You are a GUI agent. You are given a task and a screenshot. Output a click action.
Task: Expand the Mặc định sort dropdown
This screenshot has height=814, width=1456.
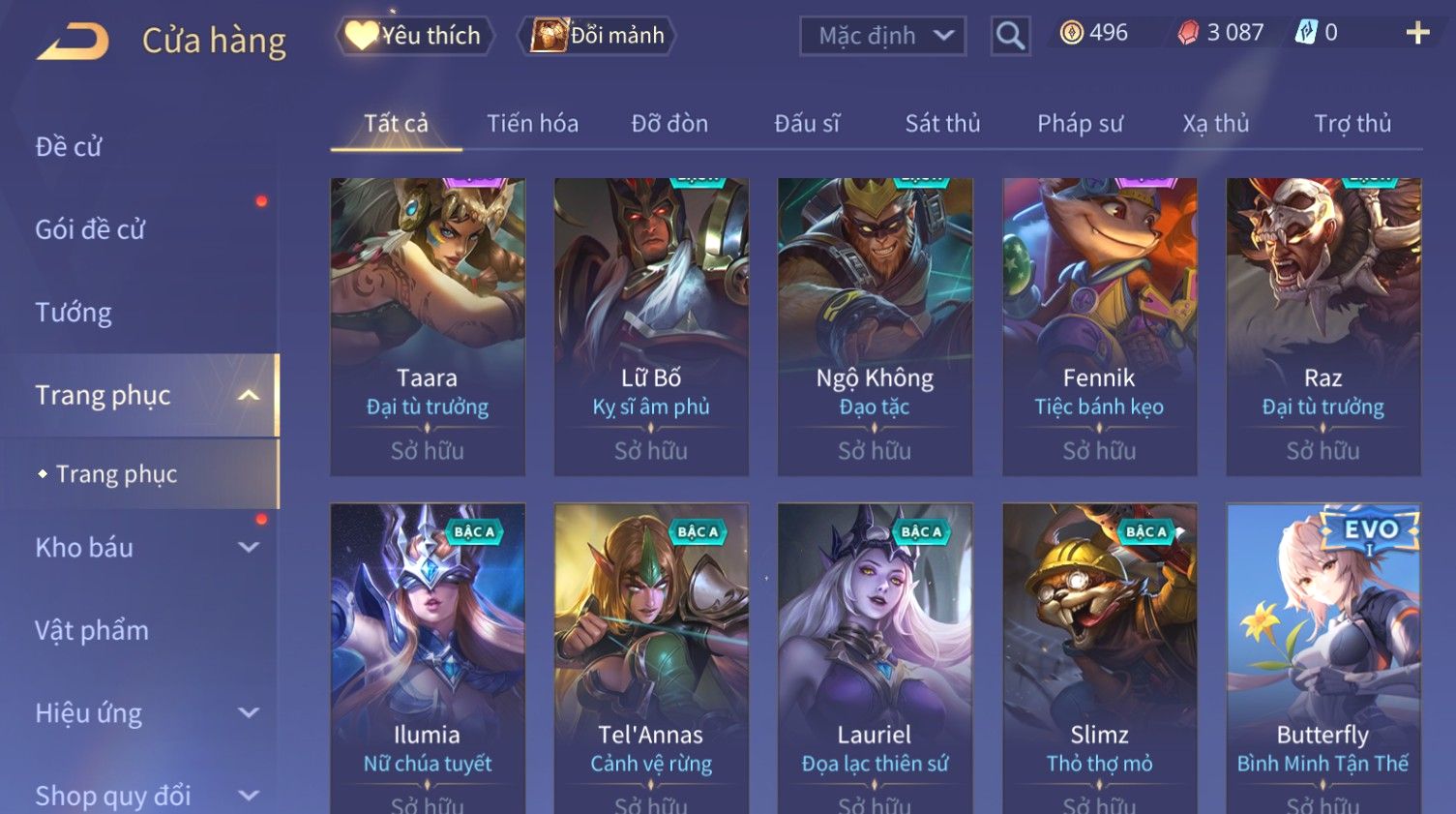882,37
